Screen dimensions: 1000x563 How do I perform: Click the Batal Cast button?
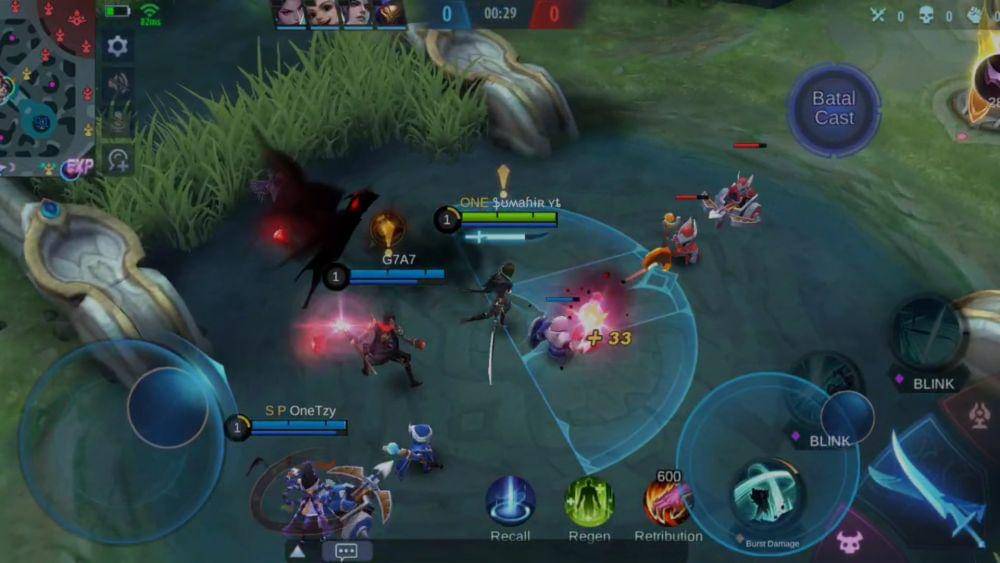coord(833,109)
